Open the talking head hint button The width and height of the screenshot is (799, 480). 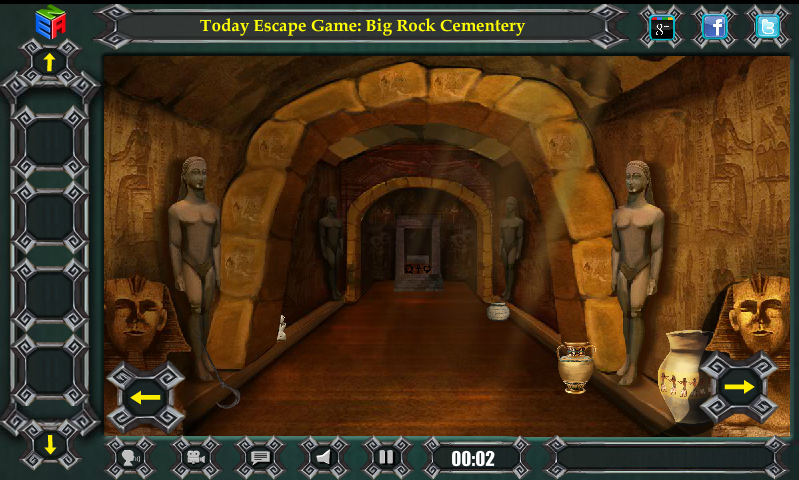(x=130, y=458)
